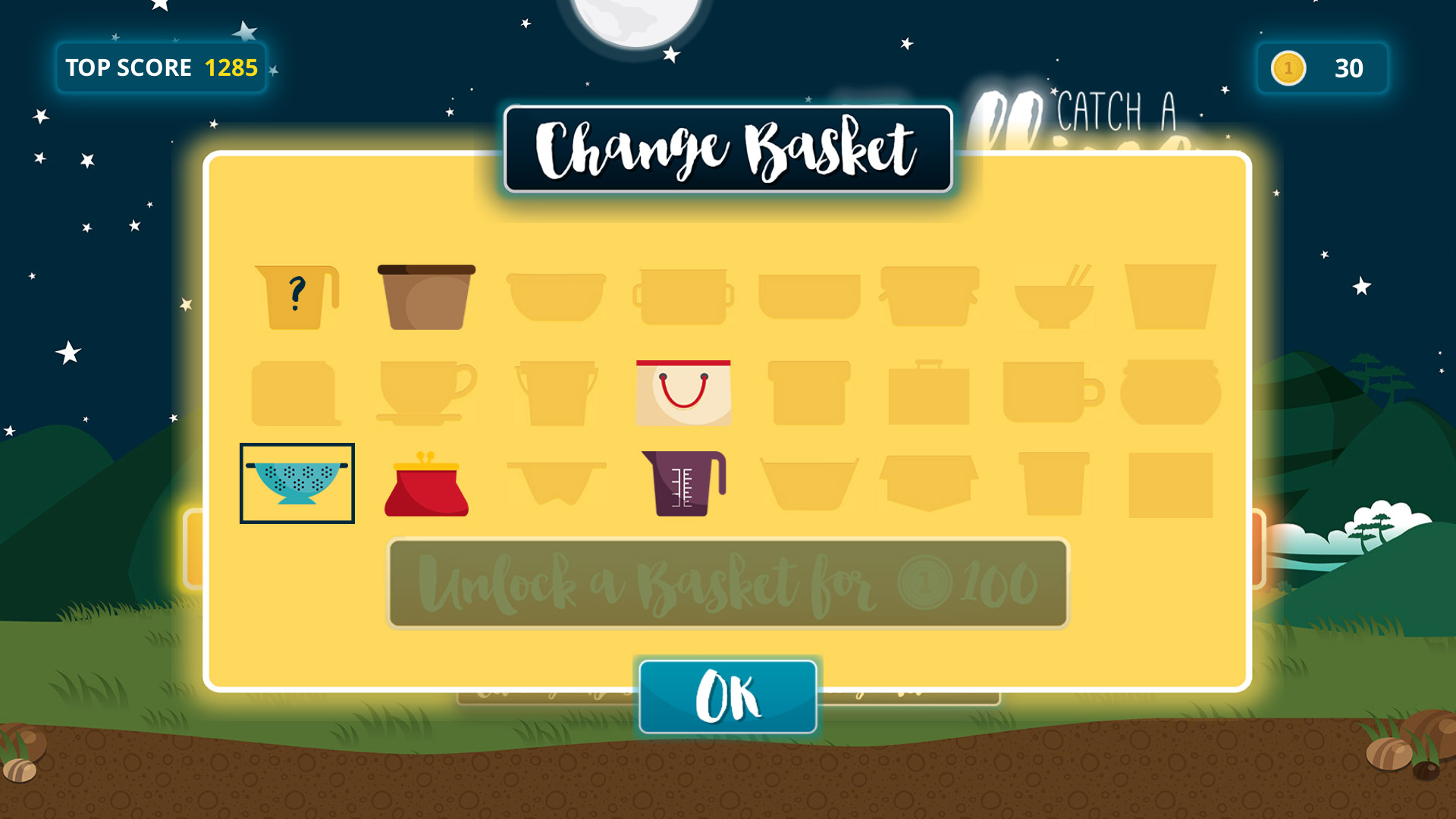Click the coin icon next to the counter
Screen dimensions: 1456x819
pos(1287,69)
